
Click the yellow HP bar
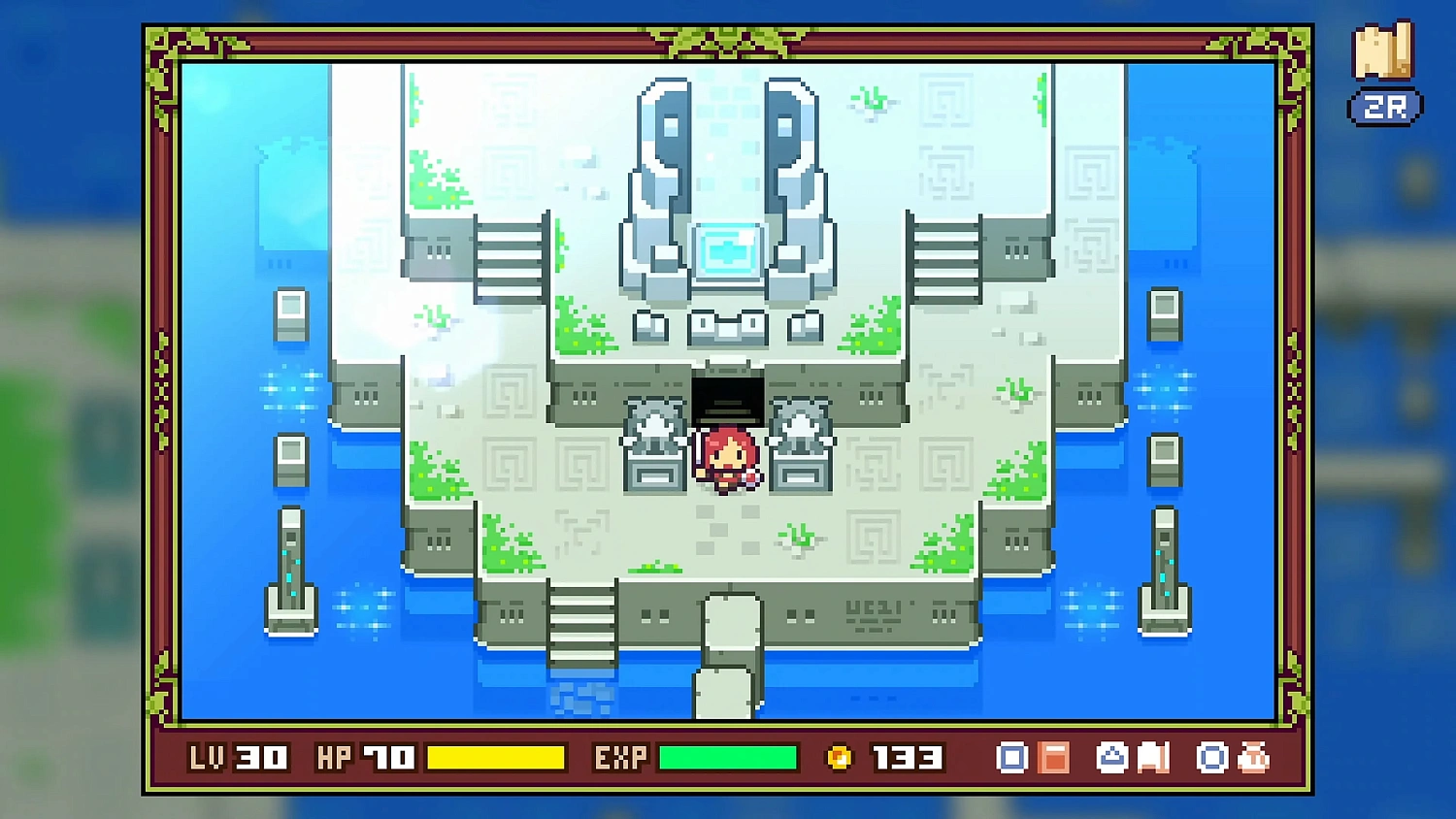497,757
